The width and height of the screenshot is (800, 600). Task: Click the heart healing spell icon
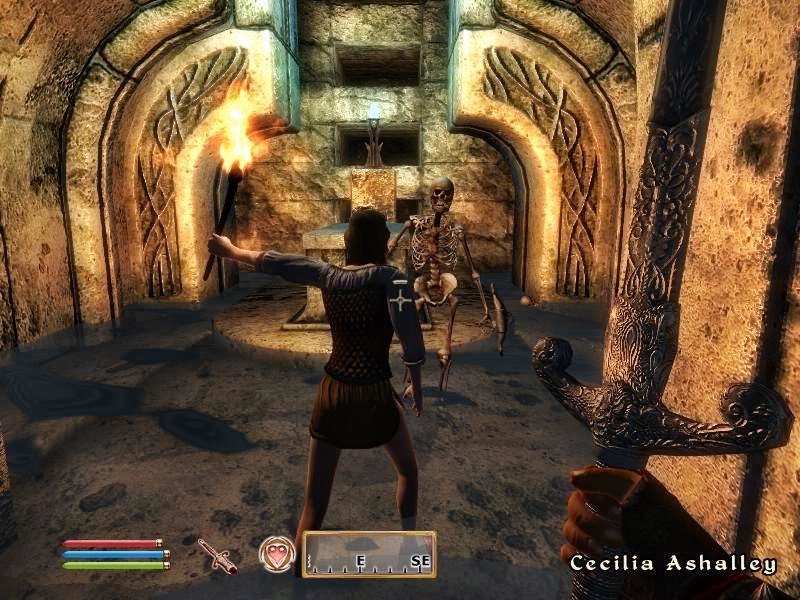pos(276,554)
